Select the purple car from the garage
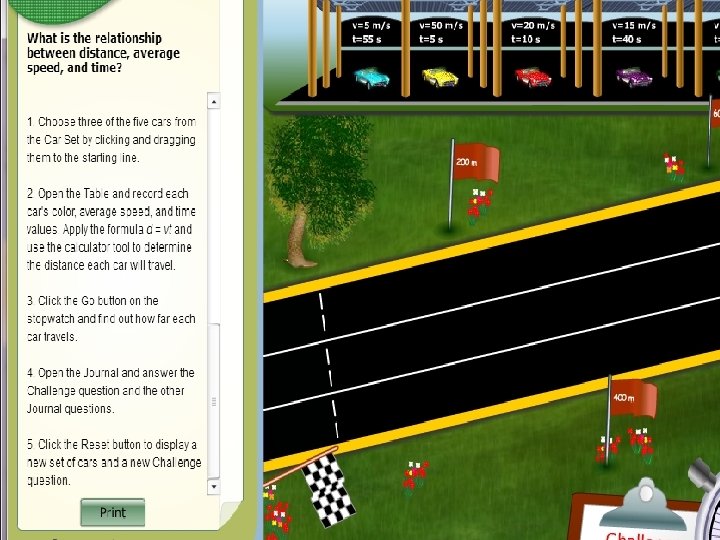 tap(634, 76)
